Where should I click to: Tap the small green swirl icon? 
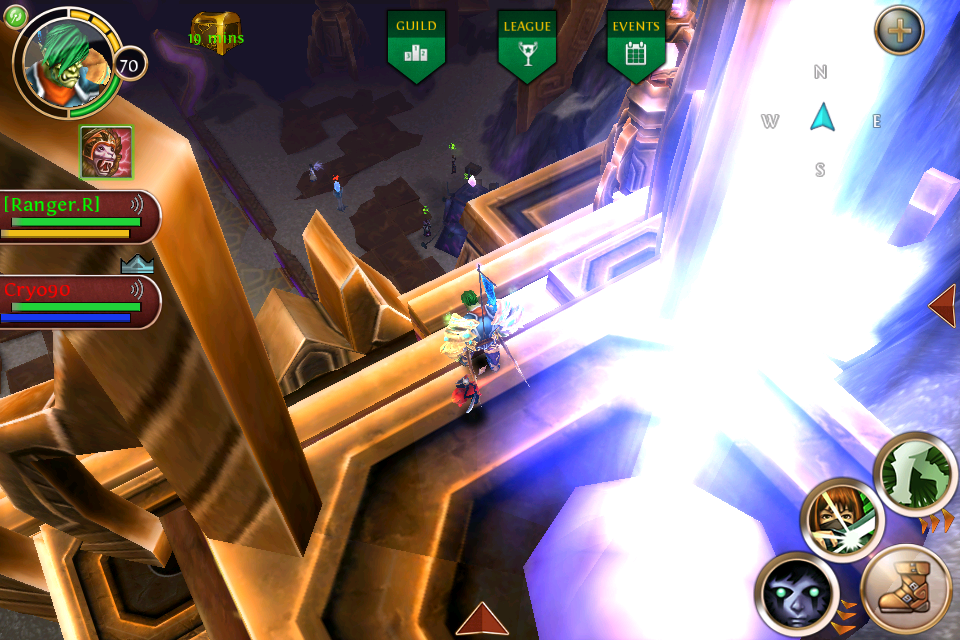(15, 15)
